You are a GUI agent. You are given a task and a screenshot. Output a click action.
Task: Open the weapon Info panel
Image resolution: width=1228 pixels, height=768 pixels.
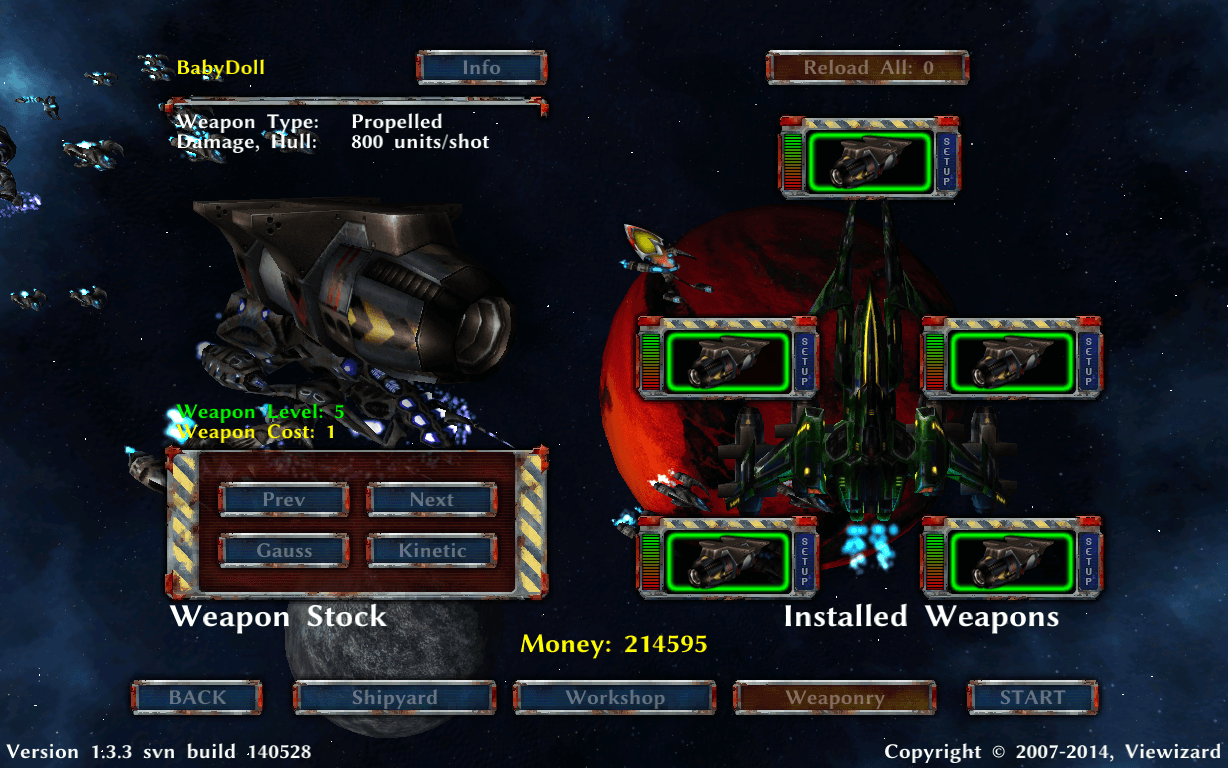pyautogui.click(x=481, y=68)
